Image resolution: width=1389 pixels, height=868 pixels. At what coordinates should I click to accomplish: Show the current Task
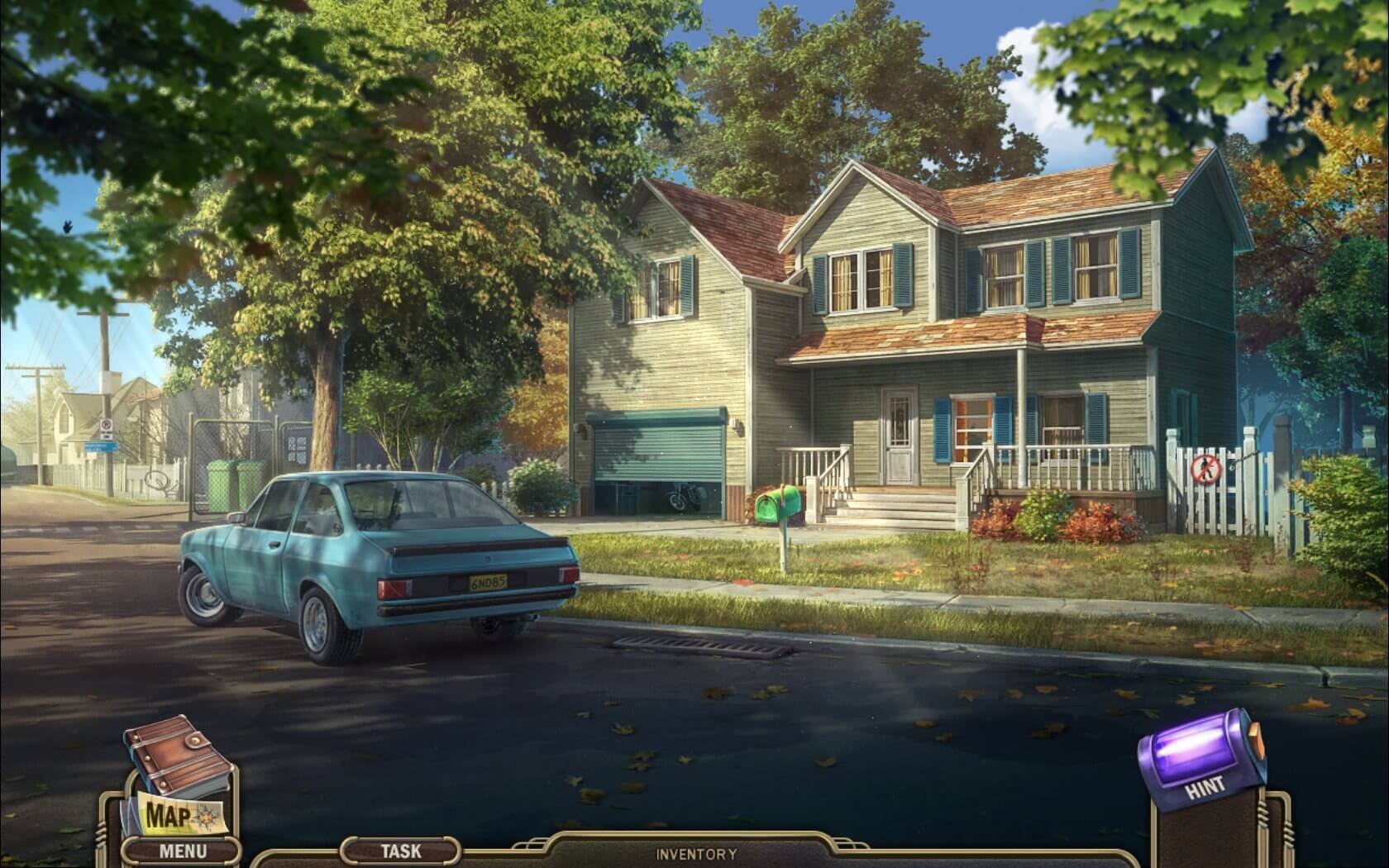(400, 850)
